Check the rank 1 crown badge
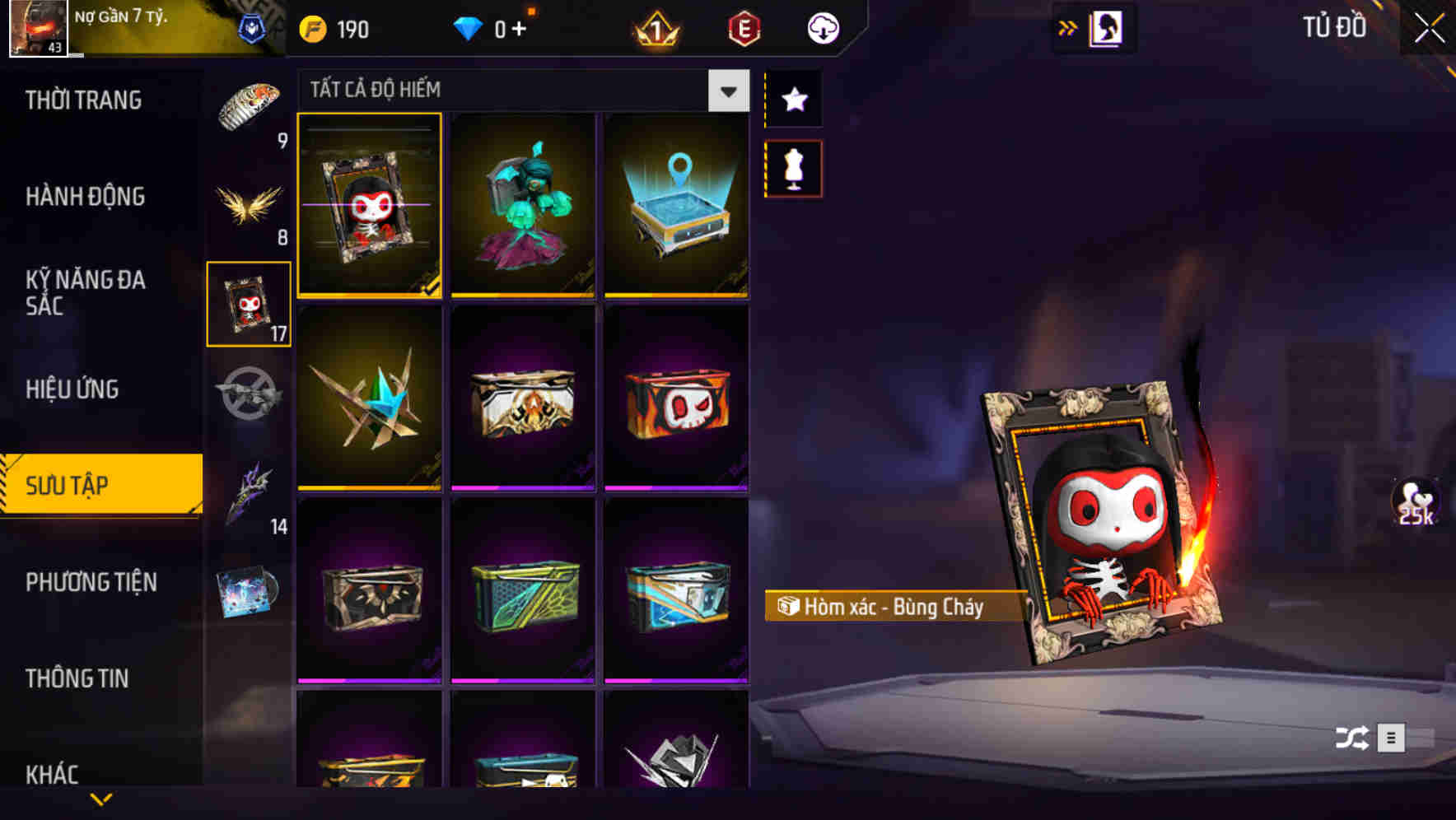 (x=655, y=27)
